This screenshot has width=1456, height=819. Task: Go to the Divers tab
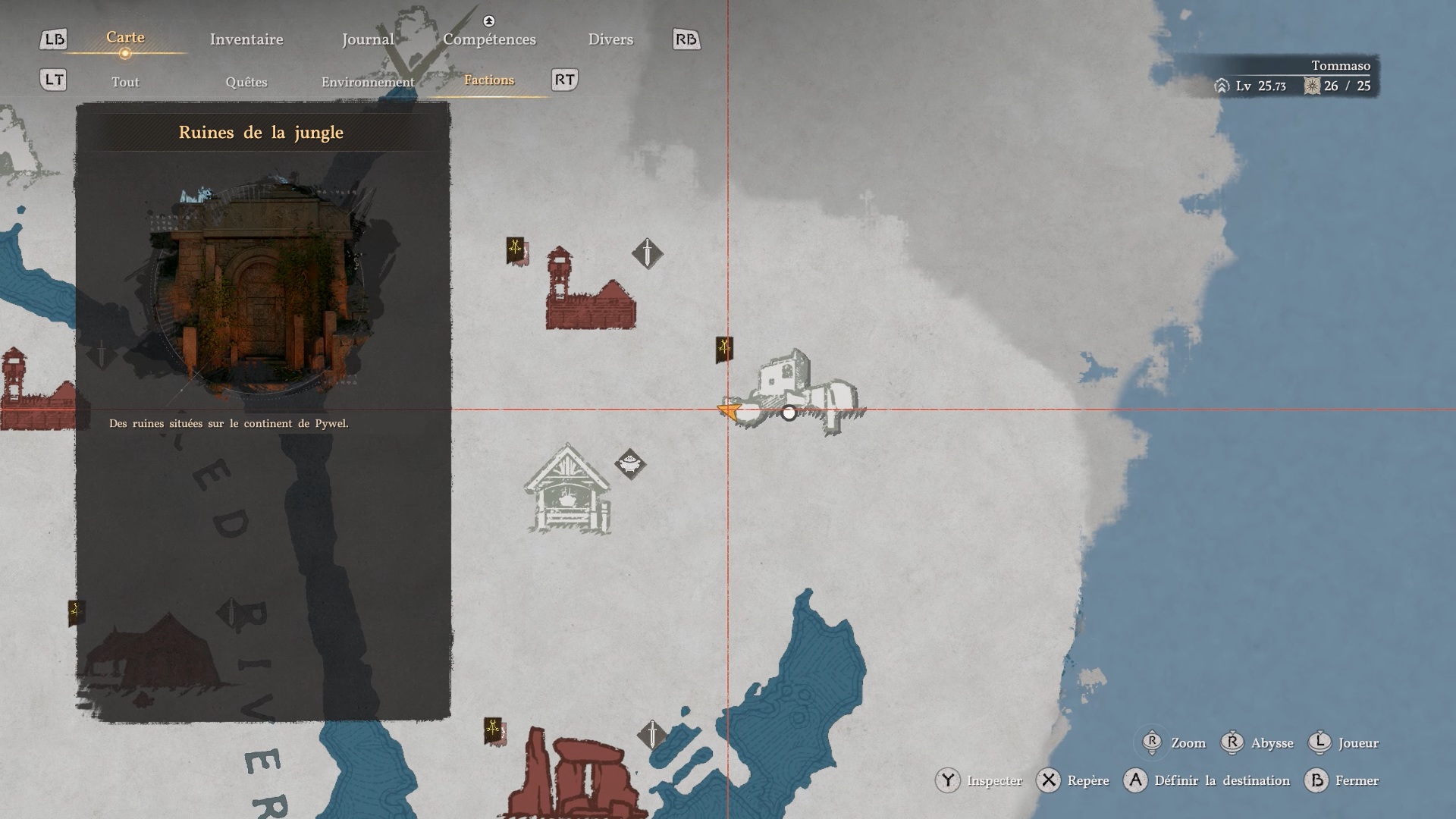[610, 39]
